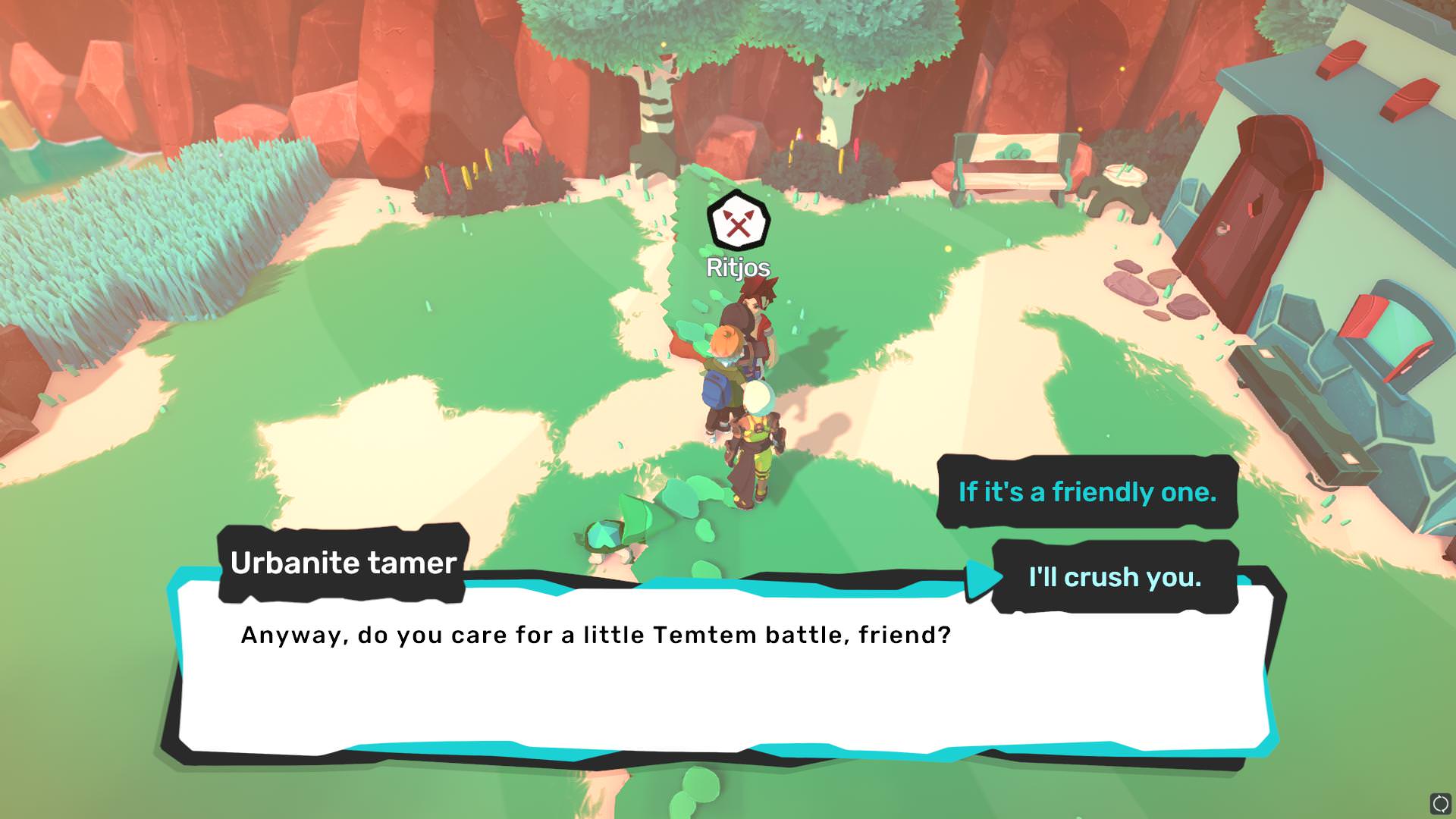
Task: Click the Temtem battle question text
Action: [595, 635]
